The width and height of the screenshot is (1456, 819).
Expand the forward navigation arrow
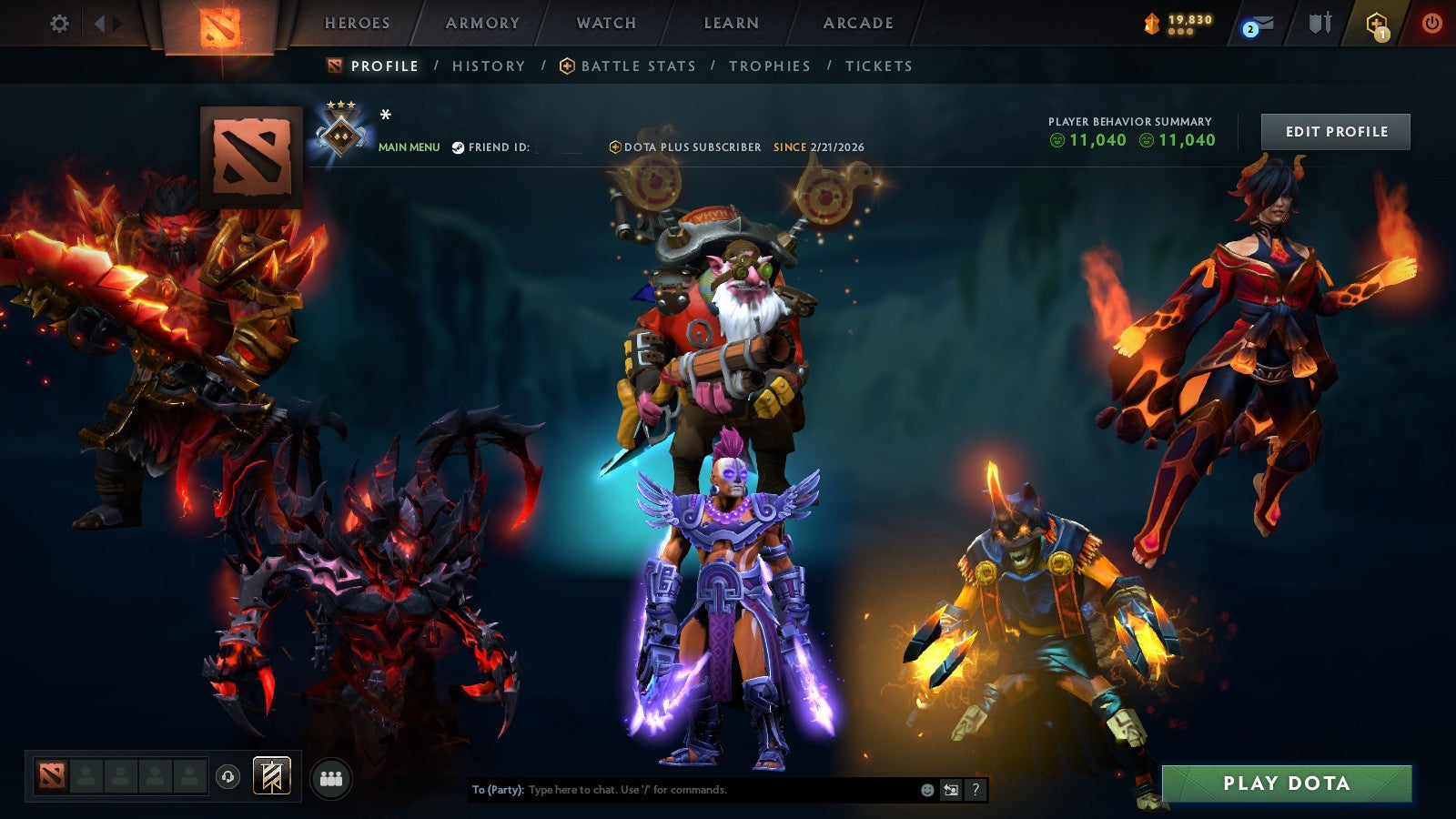coord(117,24)
